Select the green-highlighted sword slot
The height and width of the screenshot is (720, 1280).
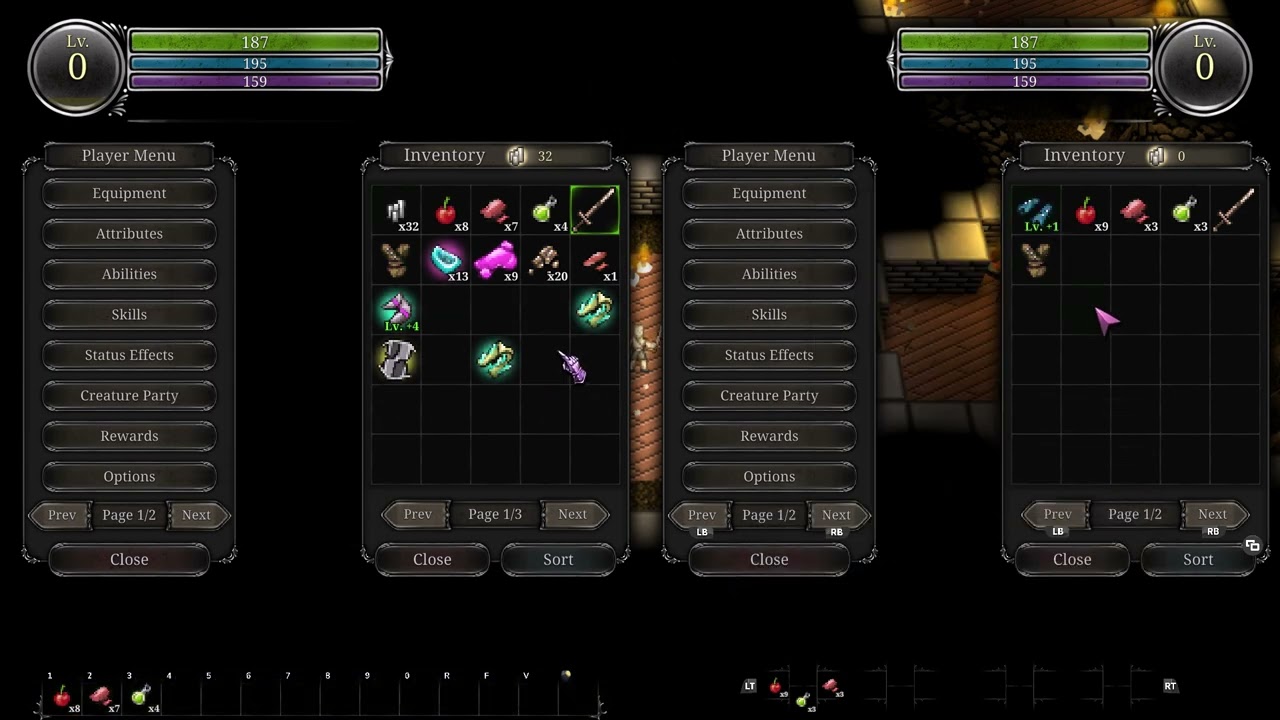tap(595, 211)
